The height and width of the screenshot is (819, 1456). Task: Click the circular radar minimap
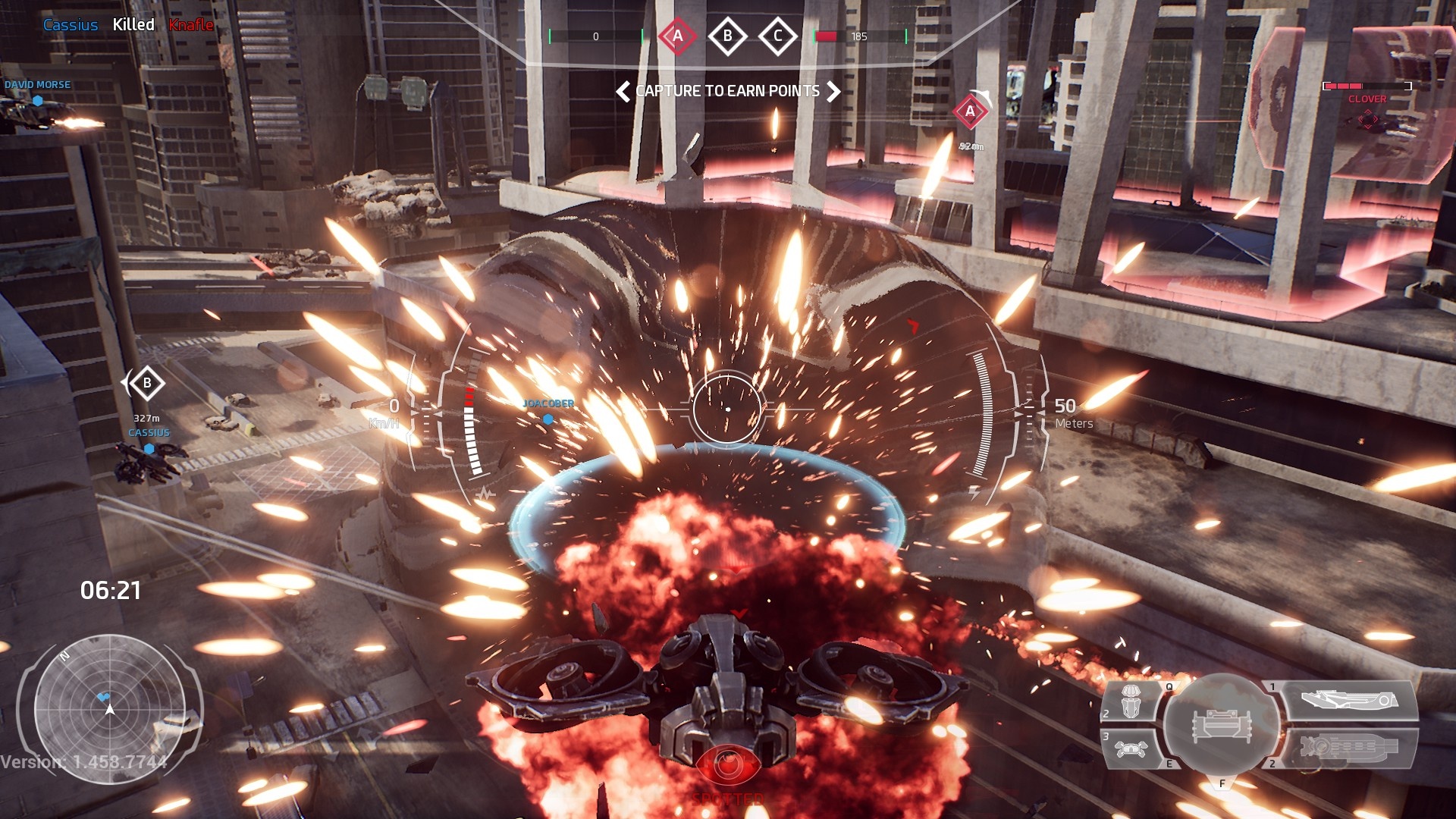pos(110,709)
